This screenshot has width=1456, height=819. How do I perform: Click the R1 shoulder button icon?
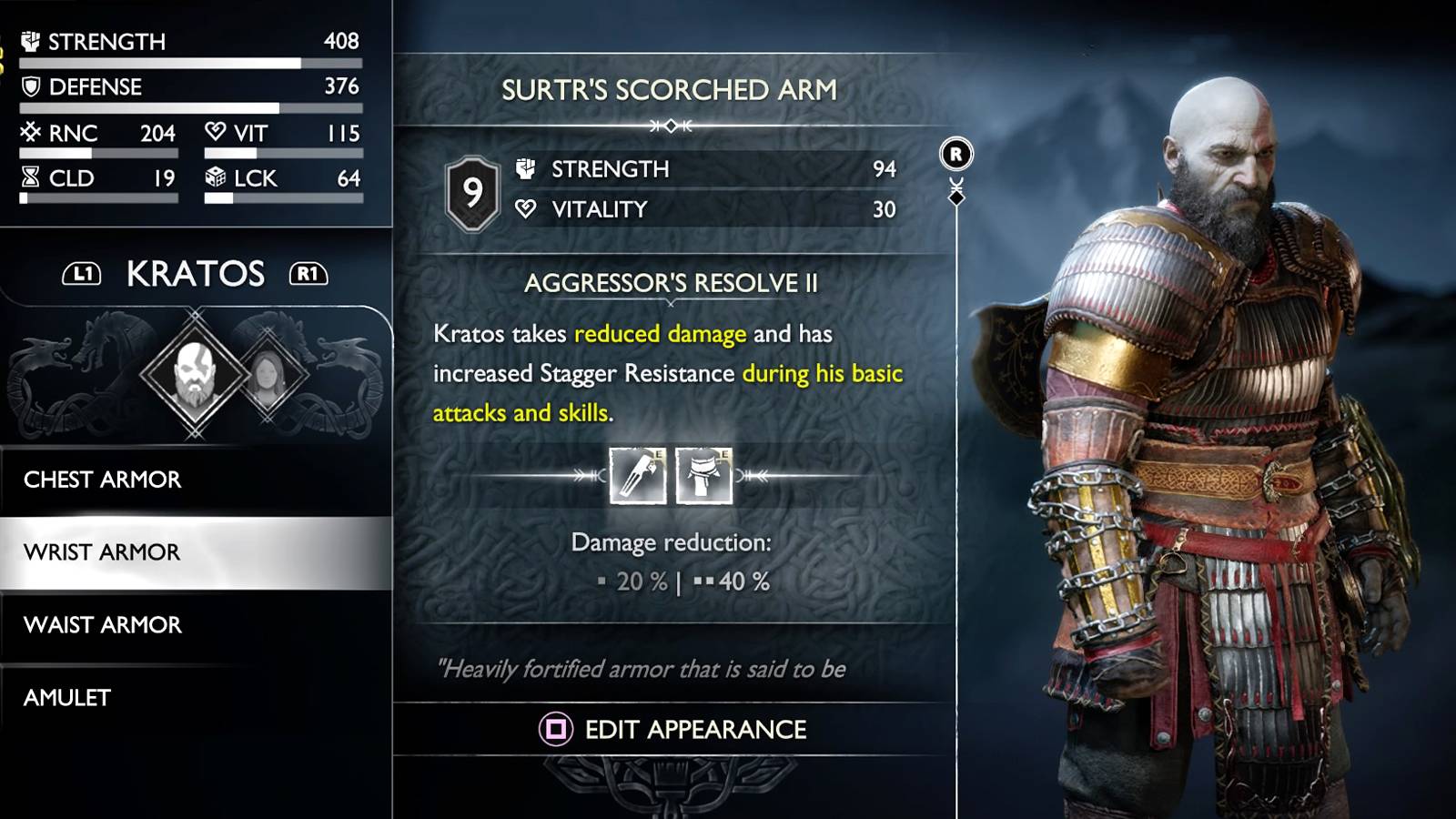(307, 275)
